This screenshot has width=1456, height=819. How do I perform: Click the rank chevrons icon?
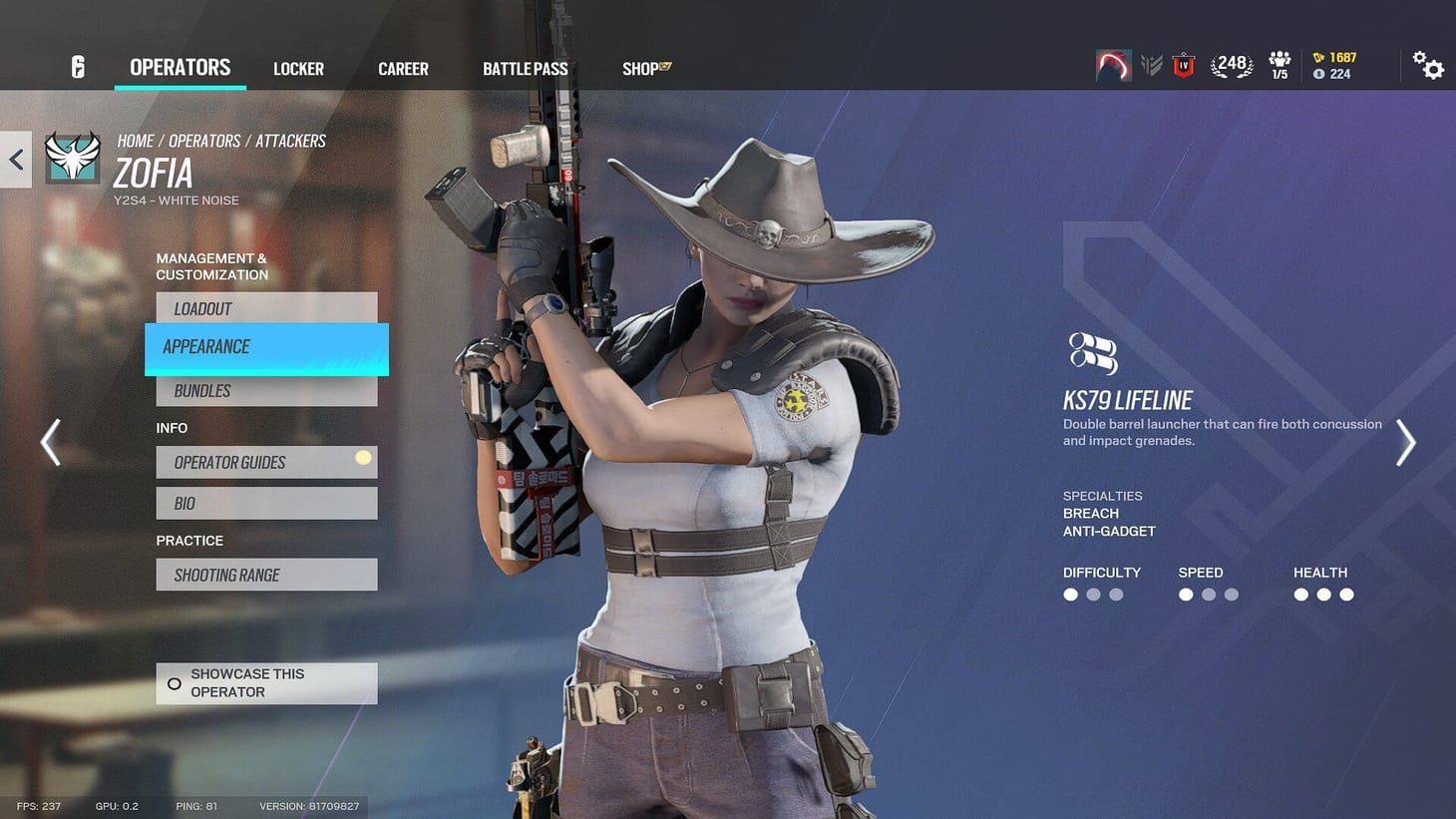pos(1152,63)
